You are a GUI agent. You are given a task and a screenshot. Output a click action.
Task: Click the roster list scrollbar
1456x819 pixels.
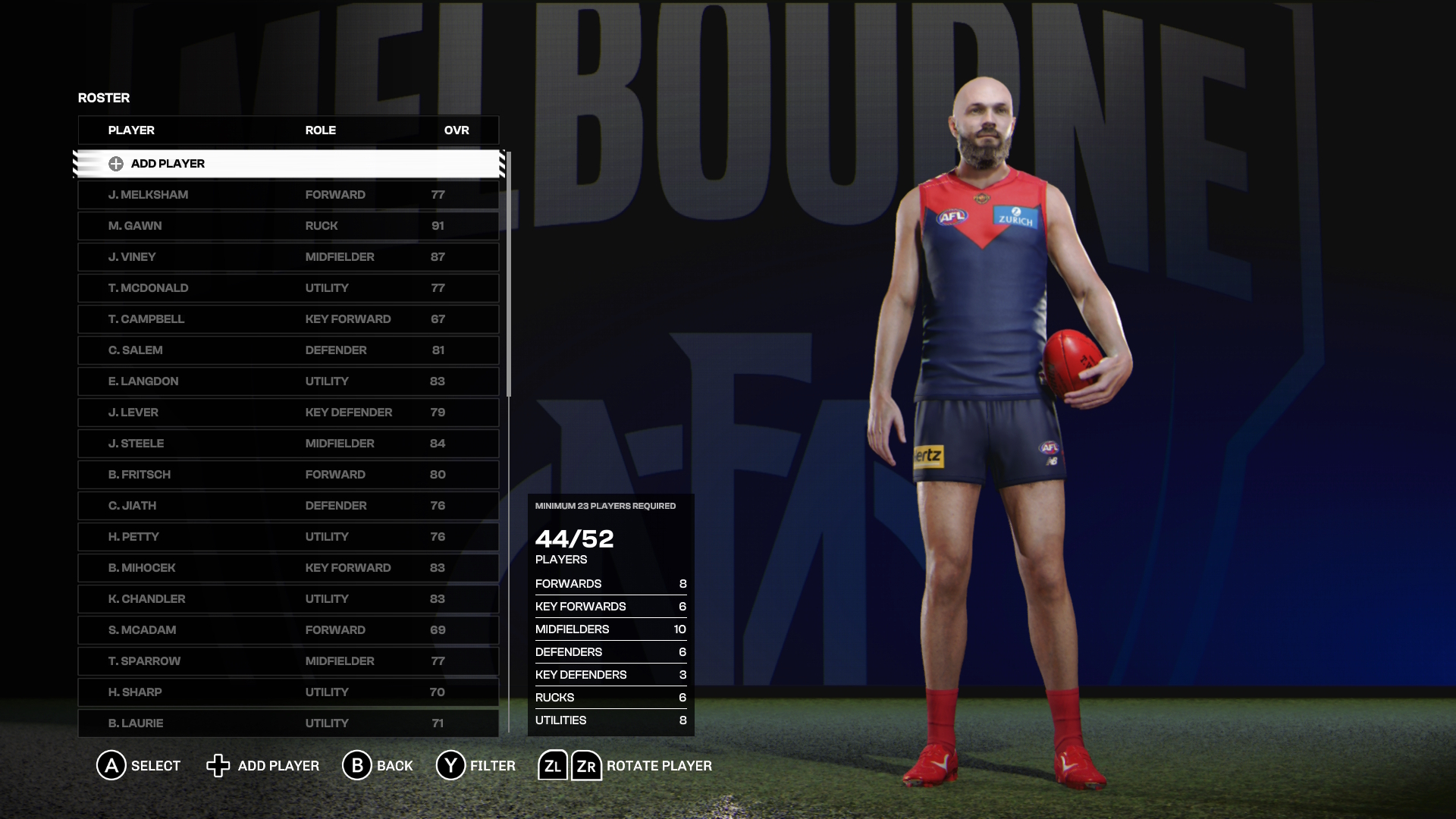(509, 274)
